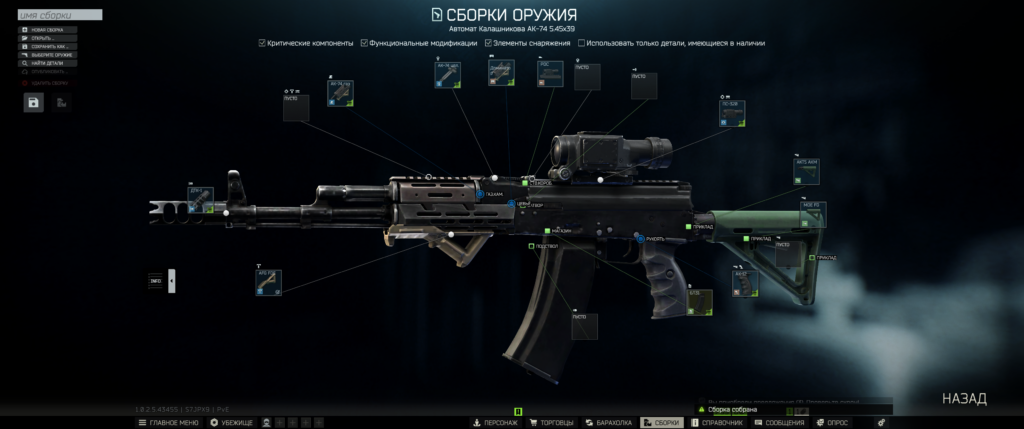1024x429 pixels.
Task: Open the Торговцы traders tab
Action: (x=552, y=423)
